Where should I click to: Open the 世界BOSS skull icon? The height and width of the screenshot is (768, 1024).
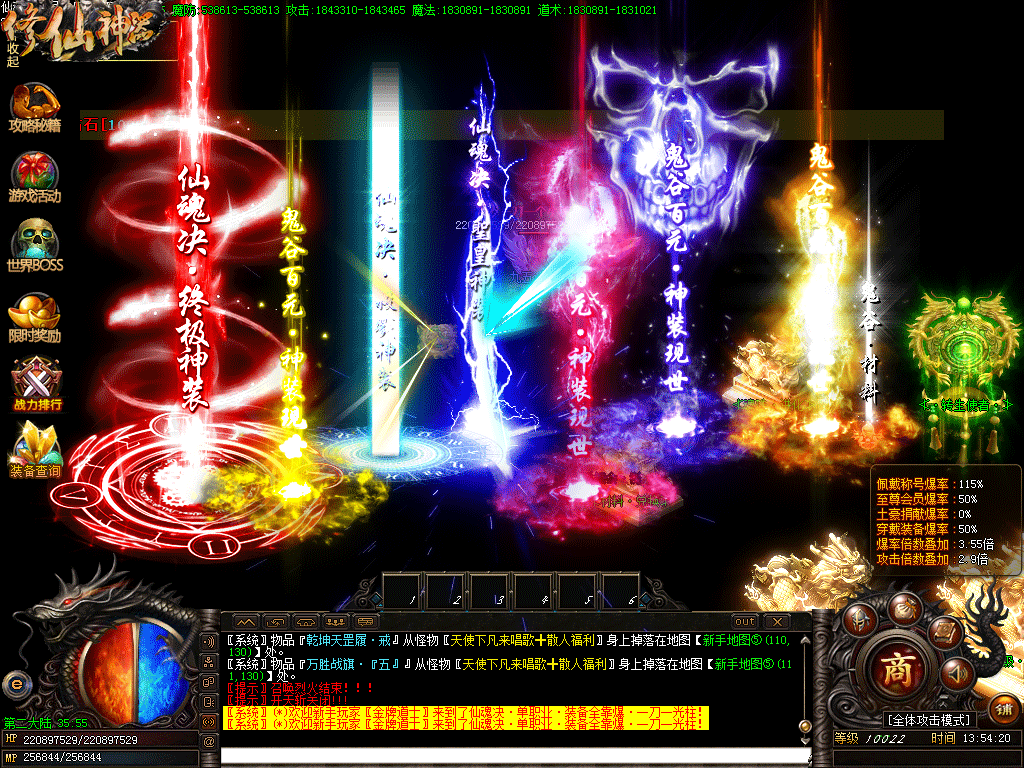pyautogui.click(x=34, y=246)
